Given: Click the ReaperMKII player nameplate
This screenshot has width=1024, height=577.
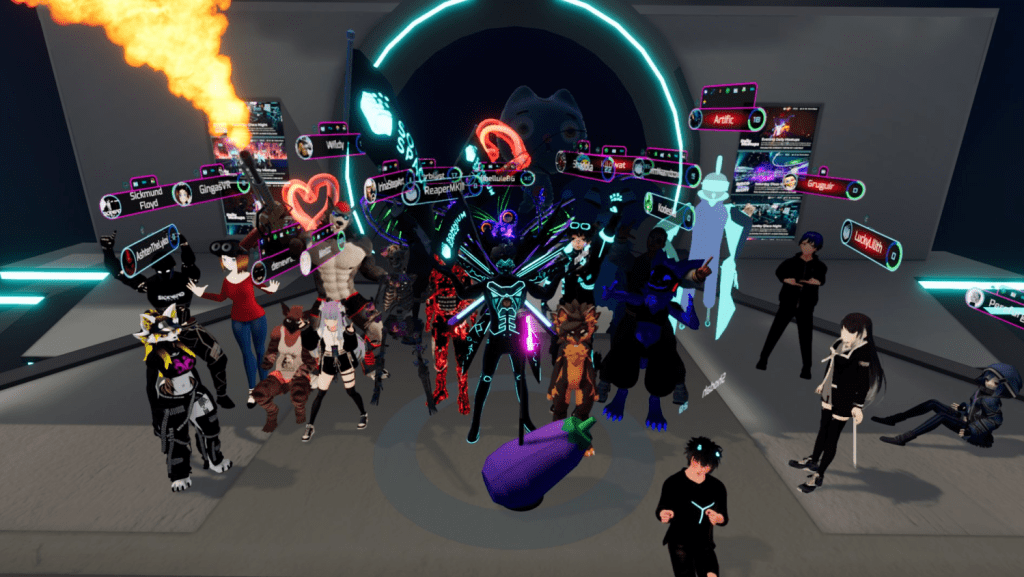Looking at the screenshot, I should click(438, 188).
